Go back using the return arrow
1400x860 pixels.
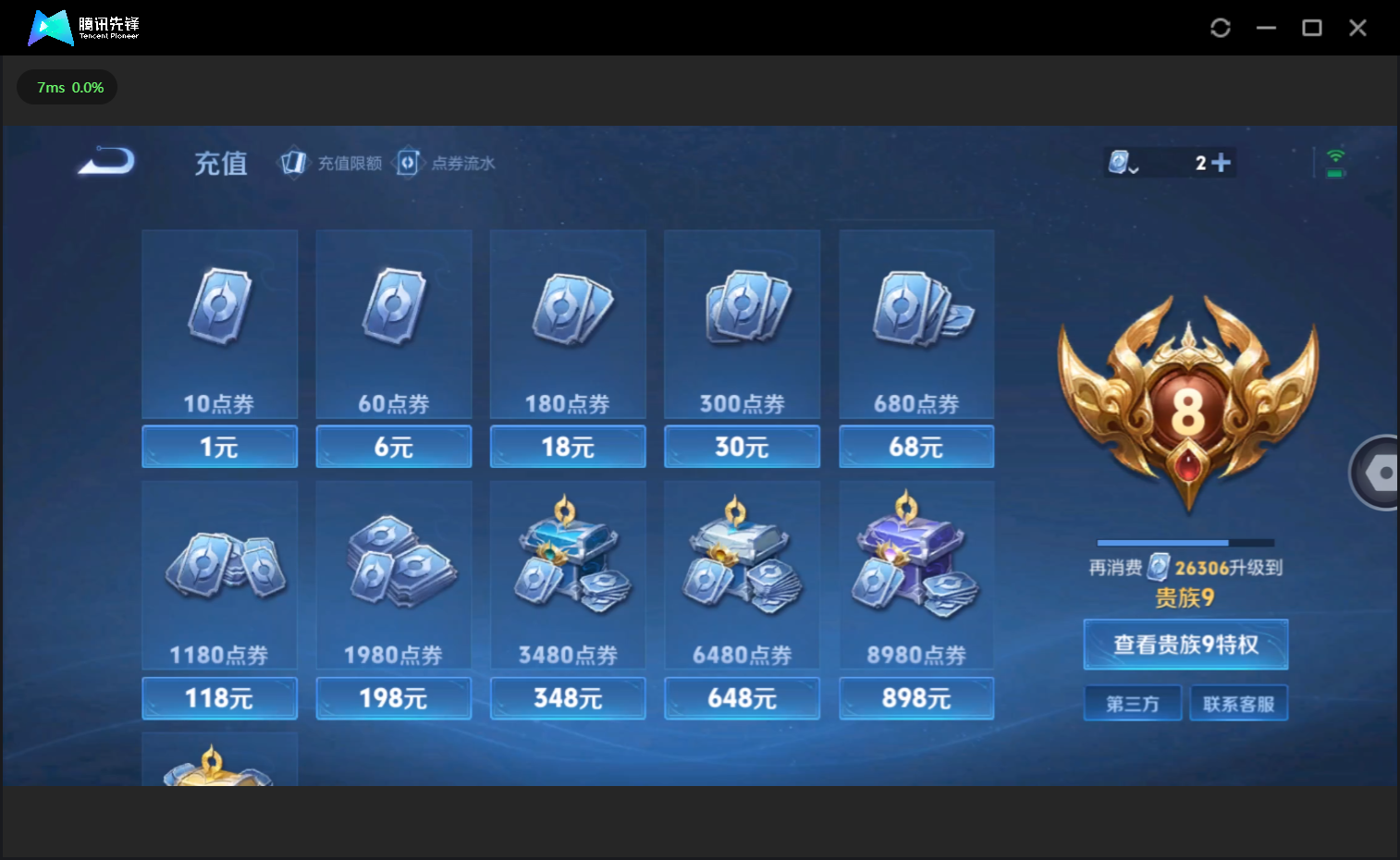(x=107, y=162)
